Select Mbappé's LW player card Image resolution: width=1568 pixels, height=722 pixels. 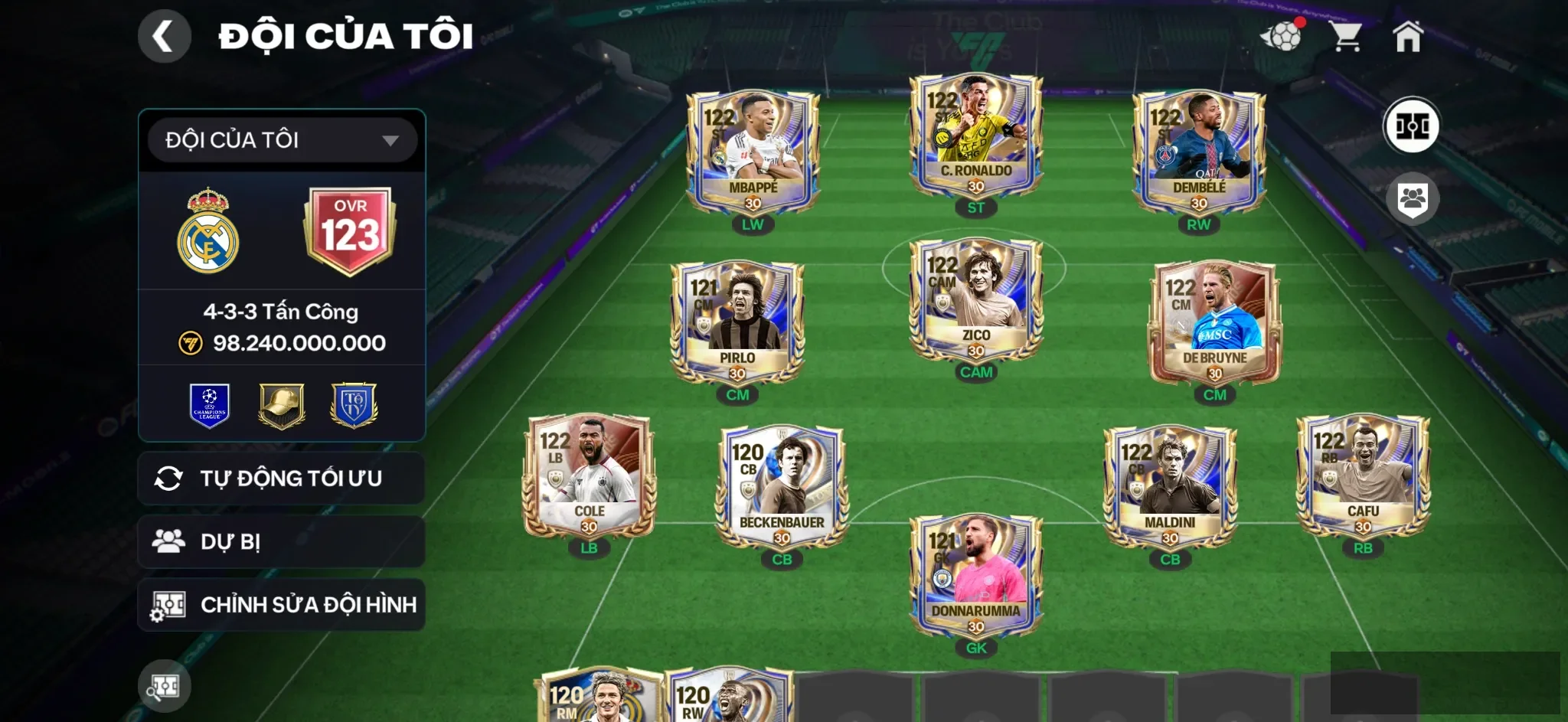click(753, 153)
